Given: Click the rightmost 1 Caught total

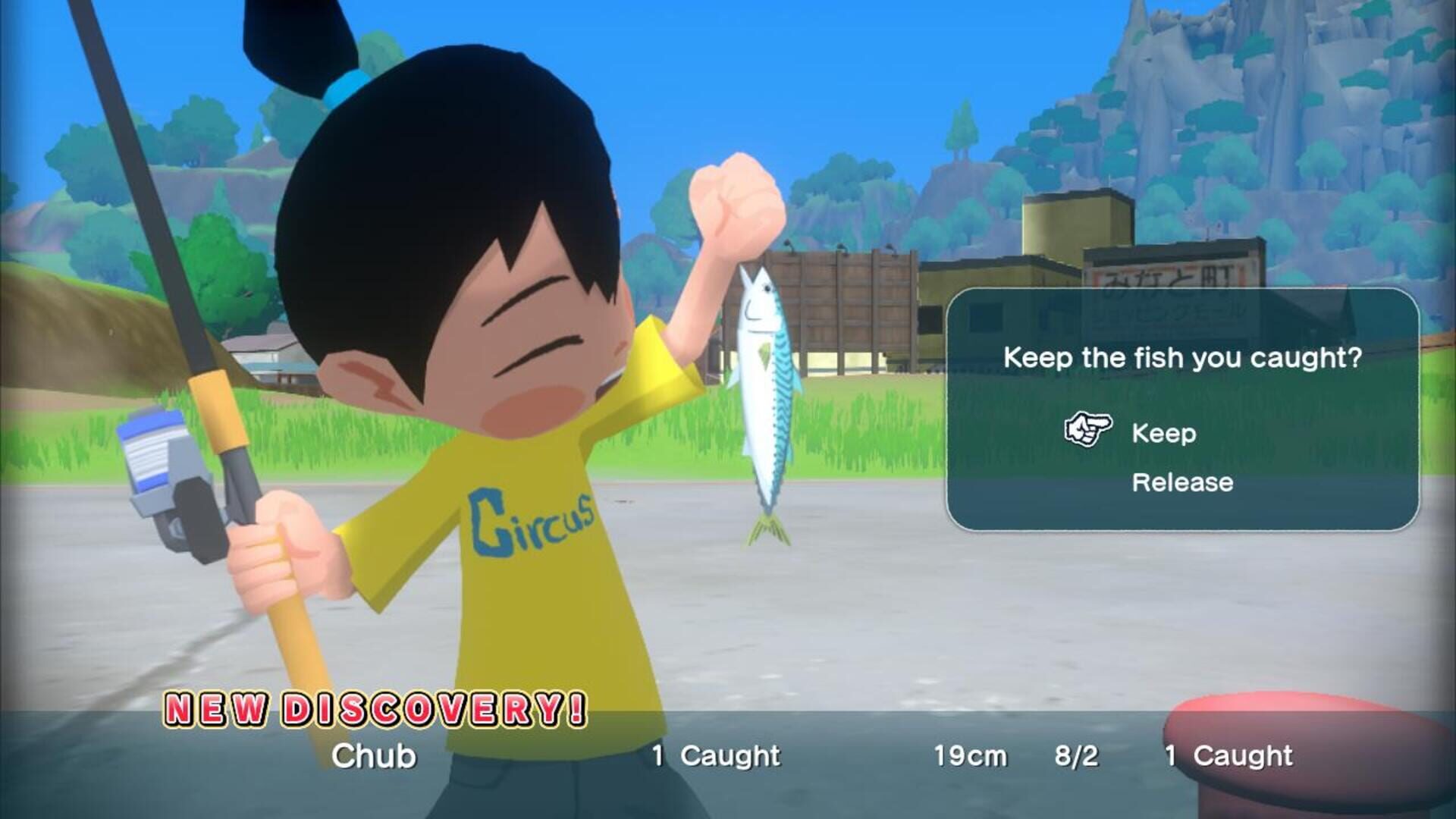Looking at the screenshot, I should click(1228, 755).
